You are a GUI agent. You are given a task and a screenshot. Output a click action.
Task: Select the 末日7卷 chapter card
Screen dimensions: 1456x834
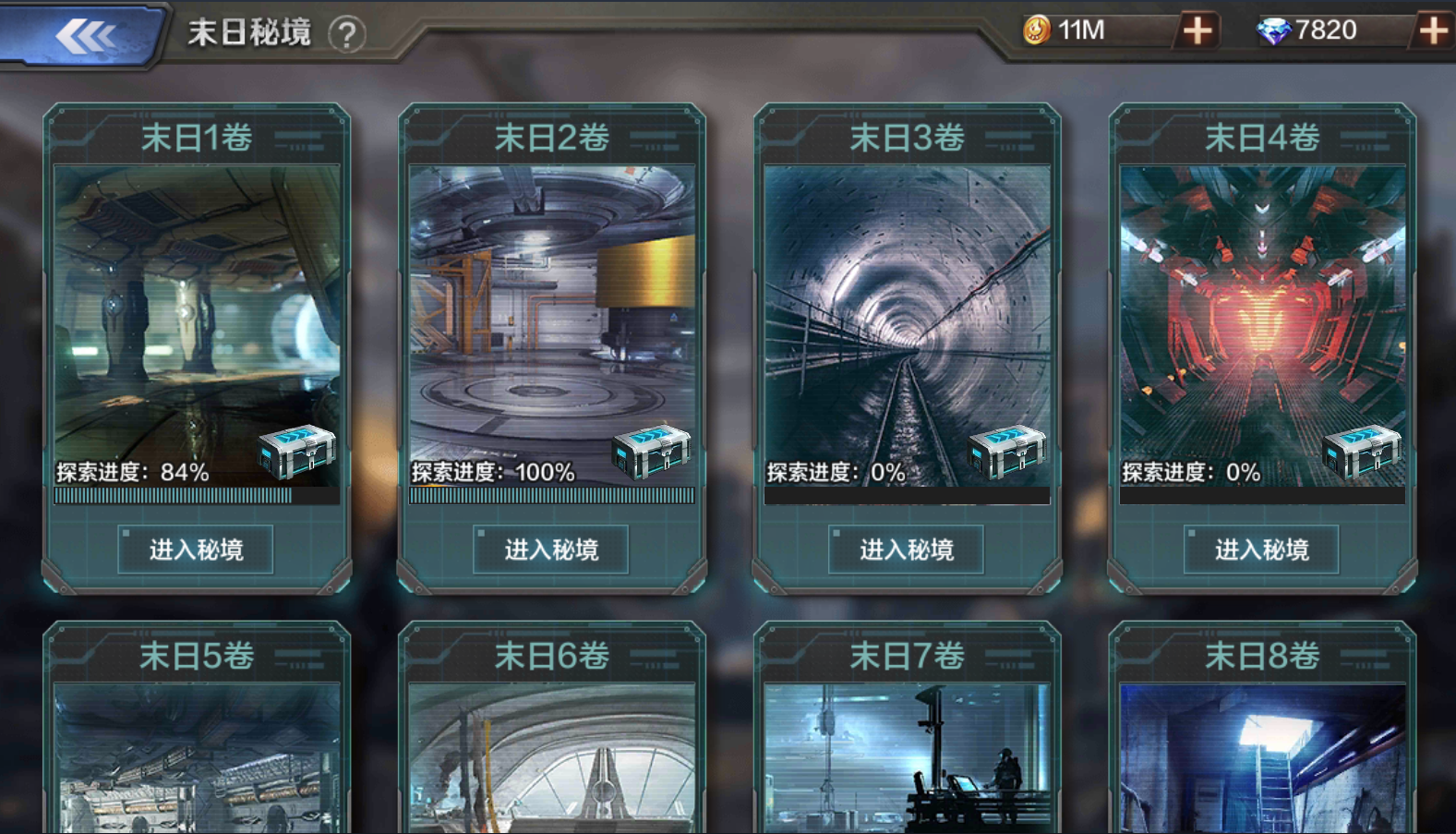pyautogui.click(x=906, y=730)
